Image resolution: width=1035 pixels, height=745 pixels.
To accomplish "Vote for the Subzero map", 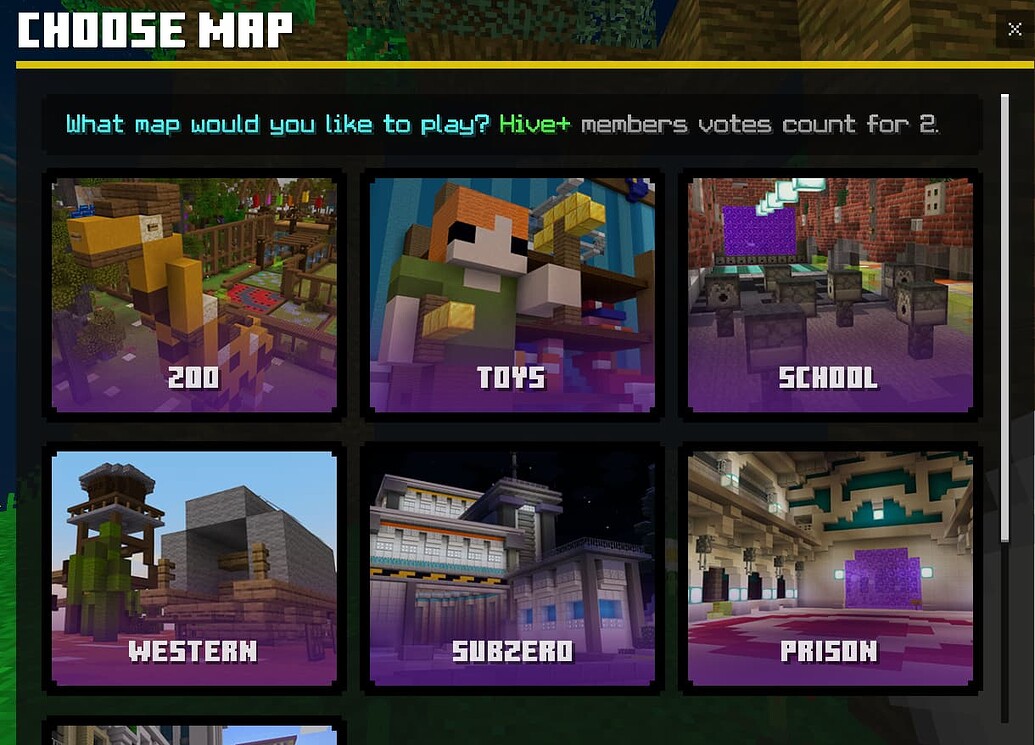I will pos(512,568).
